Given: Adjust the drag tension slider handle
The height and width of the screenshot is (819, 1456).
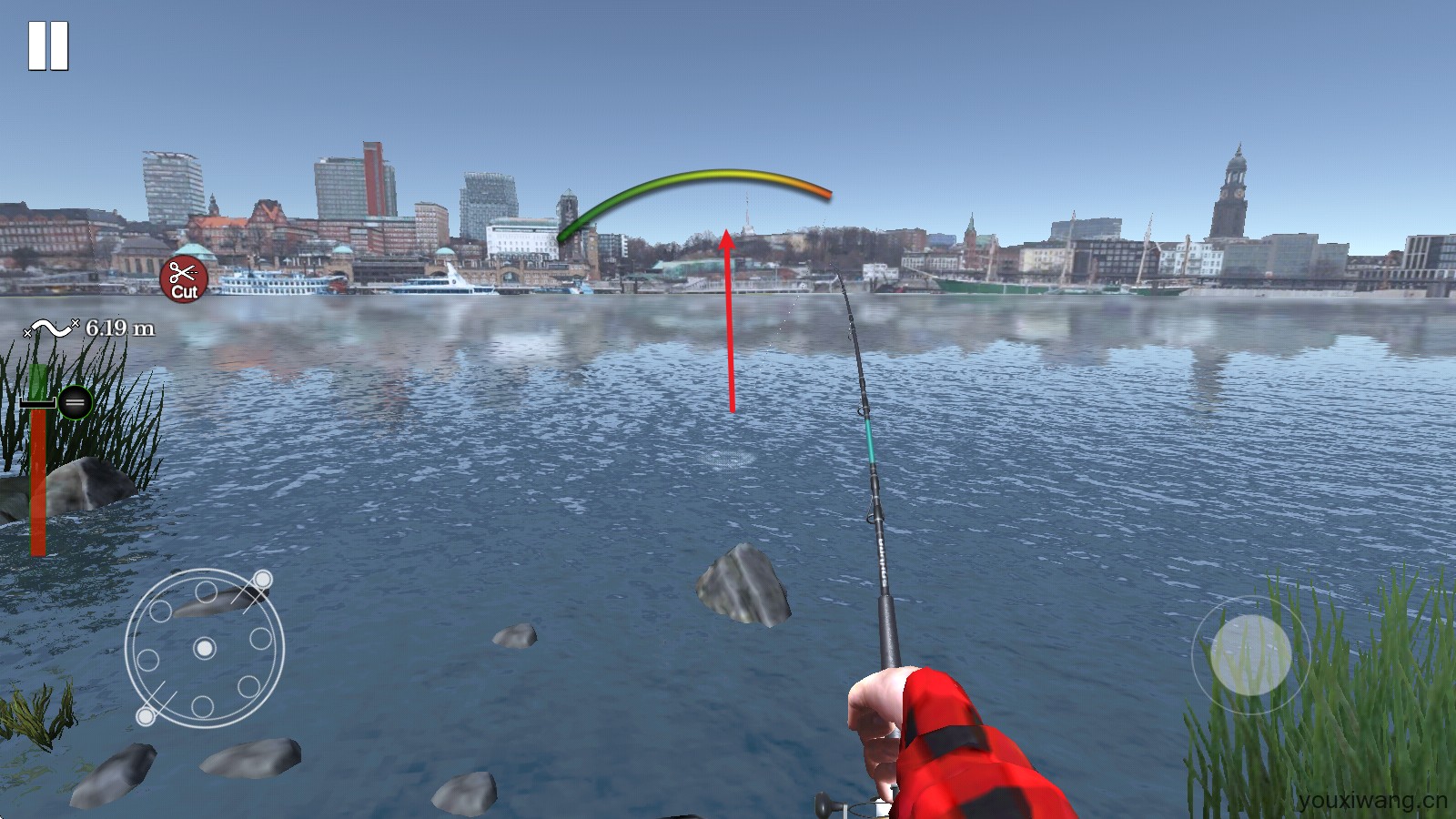Looking at the screenshot, I should tap(75, 401).
